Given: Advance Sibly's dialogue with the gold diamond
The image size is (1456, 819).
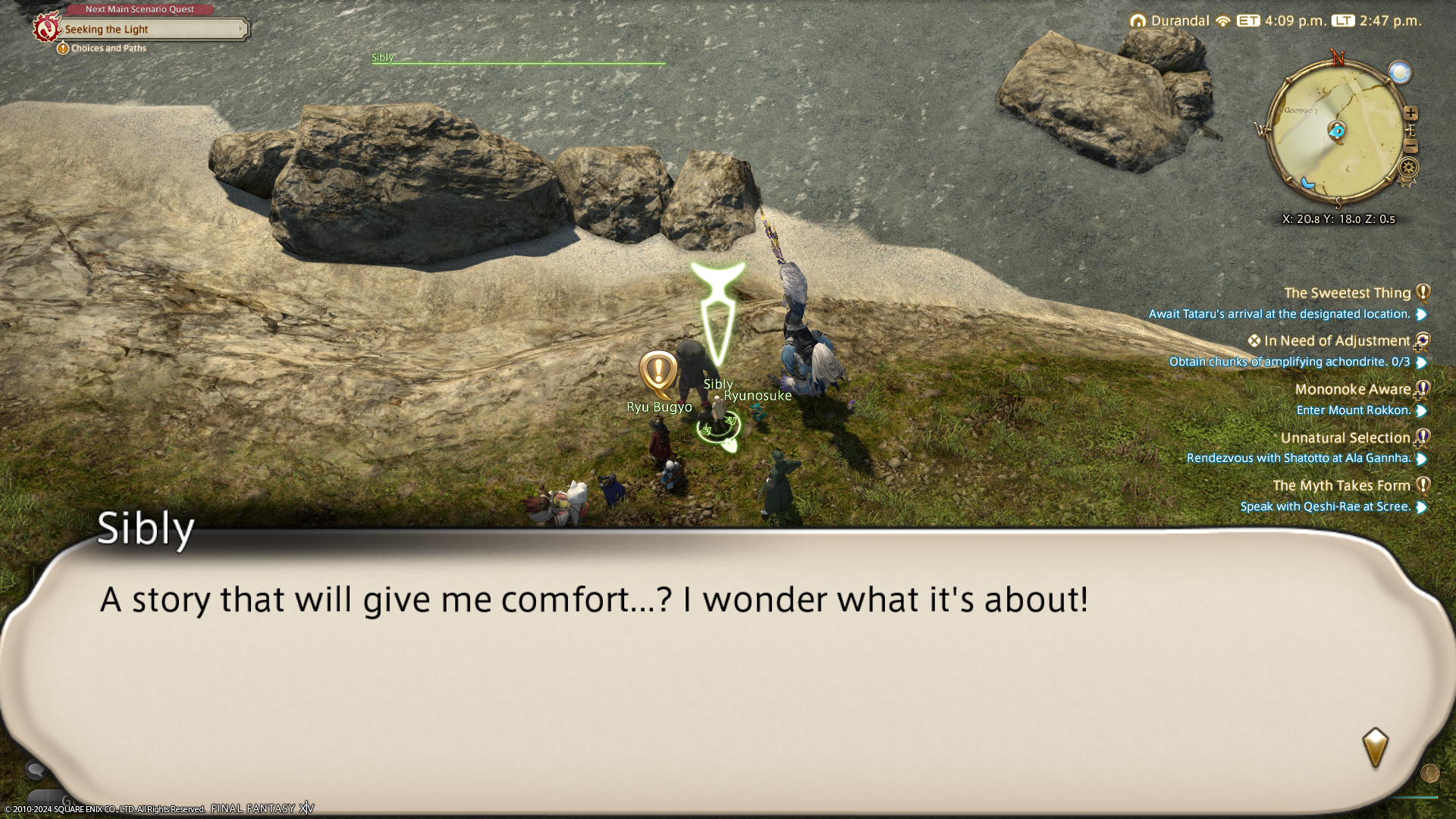Looking at the screenshot, I should click(1375, 747).
